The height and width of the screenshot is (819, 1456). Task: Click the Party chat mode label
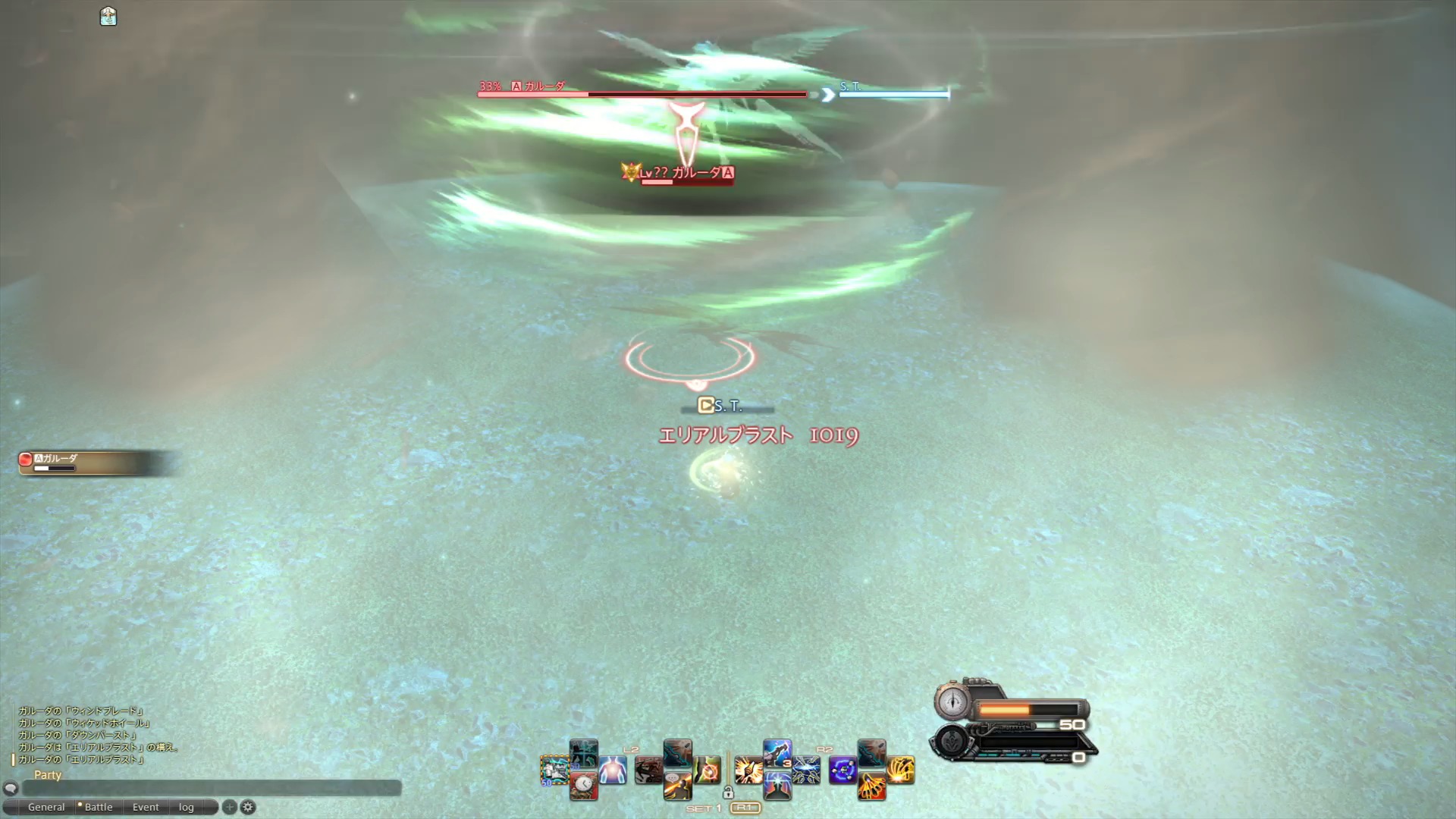[x=48, y=774]
